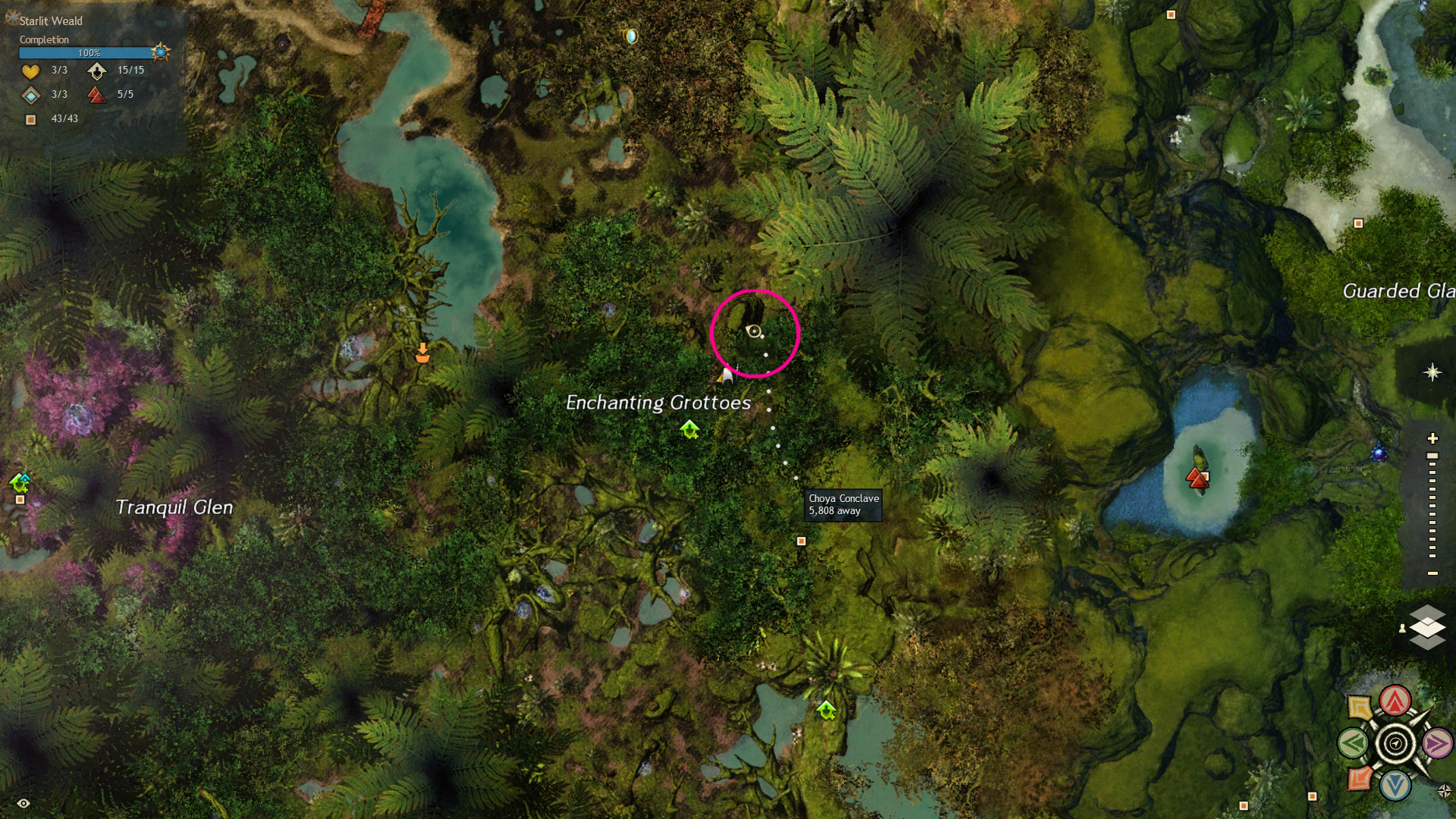Click the purple right-arrow compass button
This screenshot has width=1456, height=819.
click(1437, 743)
